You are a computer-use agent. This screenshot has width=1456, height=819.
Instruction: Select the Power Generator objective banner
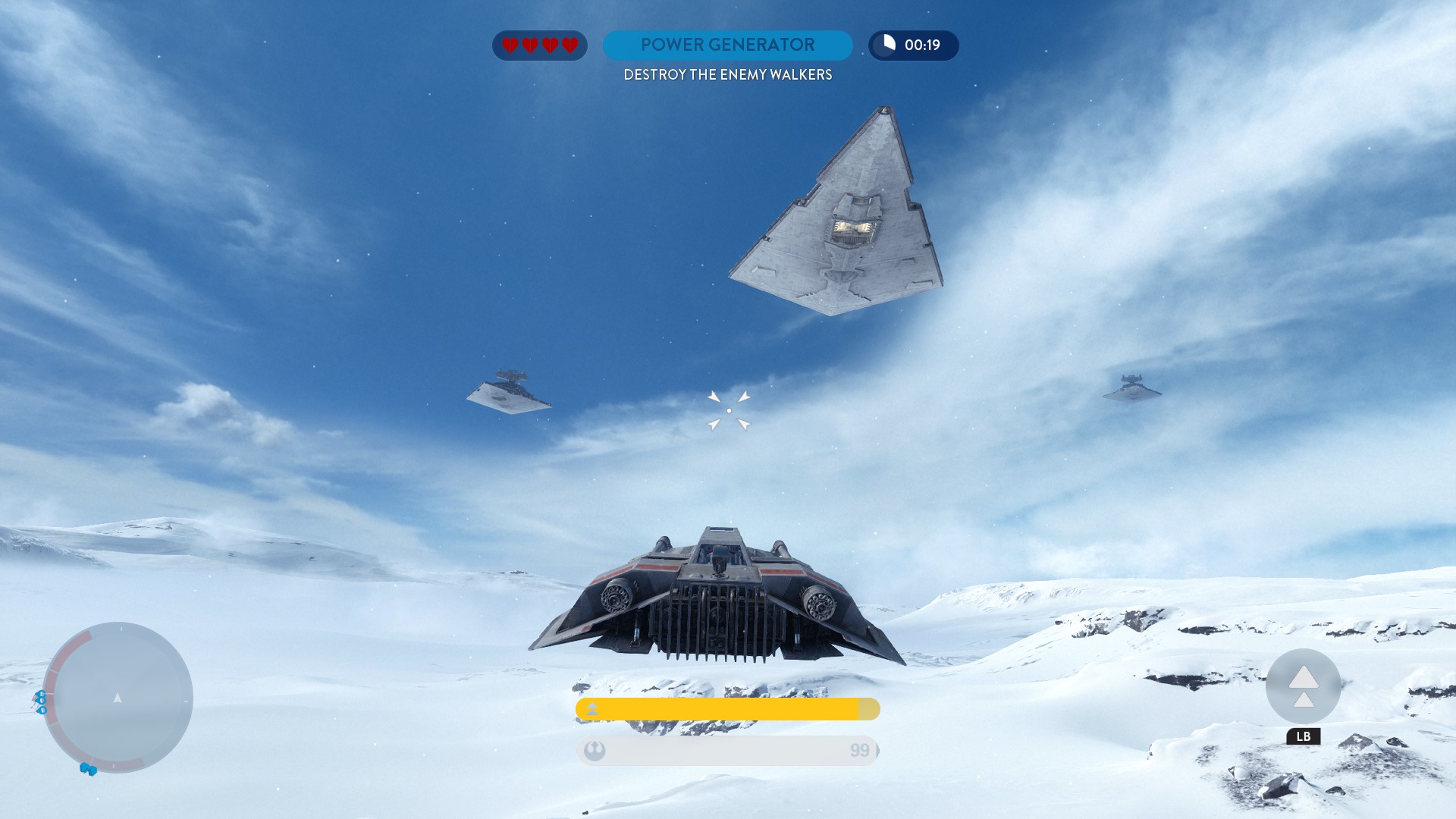tap(727, 45)
